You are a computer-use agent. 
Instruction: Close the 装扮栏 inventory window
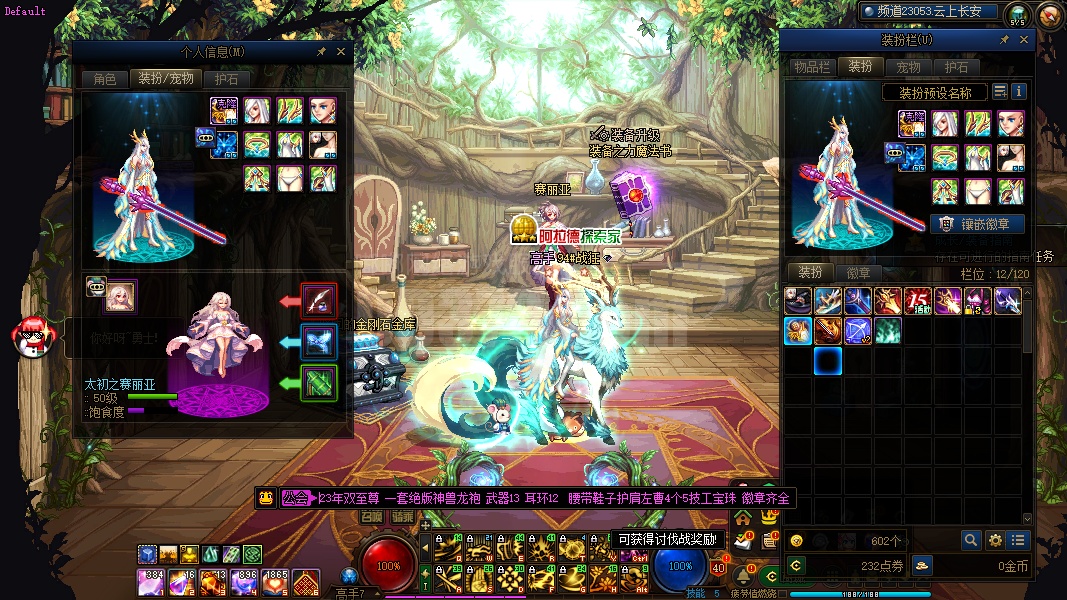click(1024, 40)
